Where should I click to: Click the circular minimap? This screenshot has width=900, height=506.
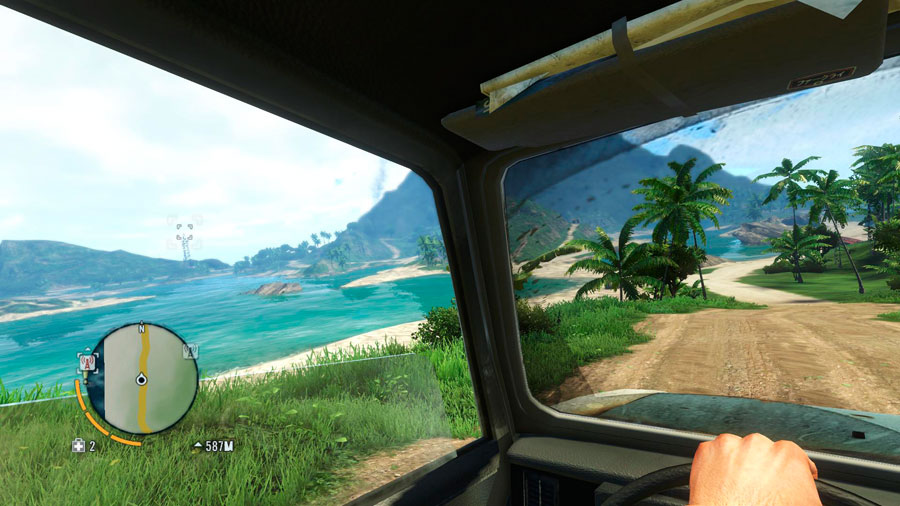pyautogui.click(x=141, y=378)
